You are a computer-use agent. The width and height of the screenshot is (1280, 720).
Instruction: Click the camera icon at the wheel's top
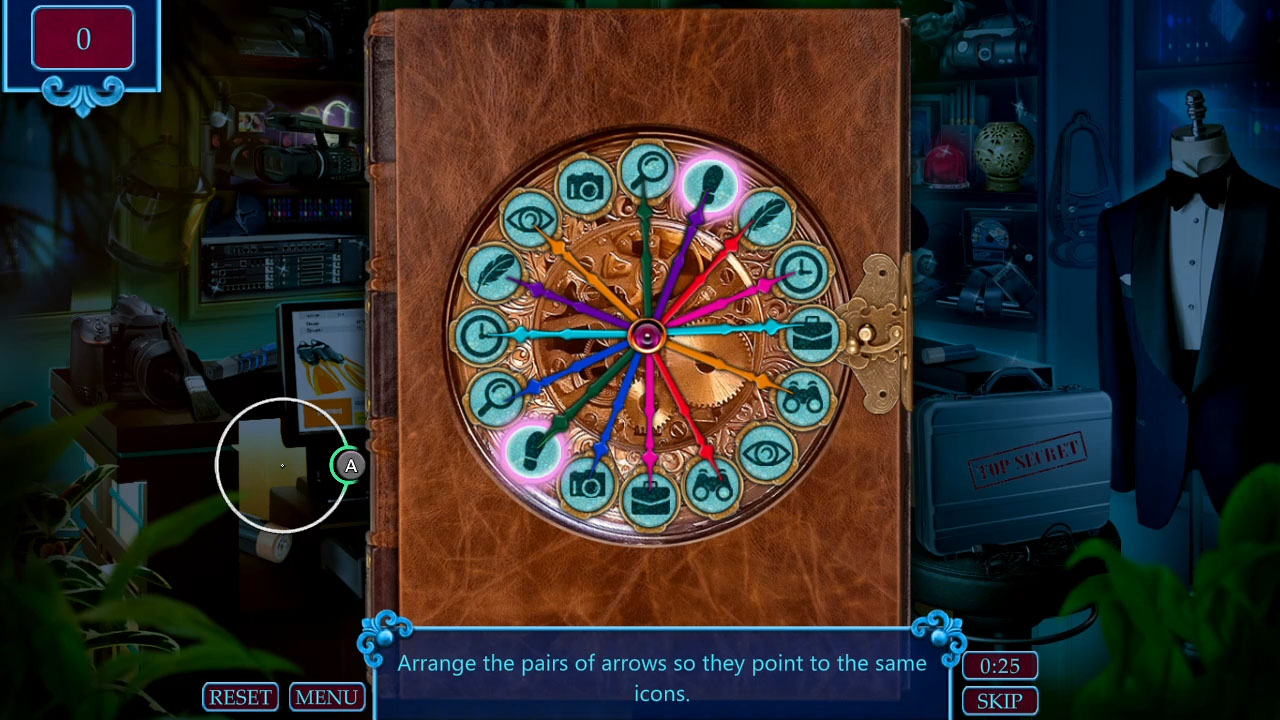(585, 188)
